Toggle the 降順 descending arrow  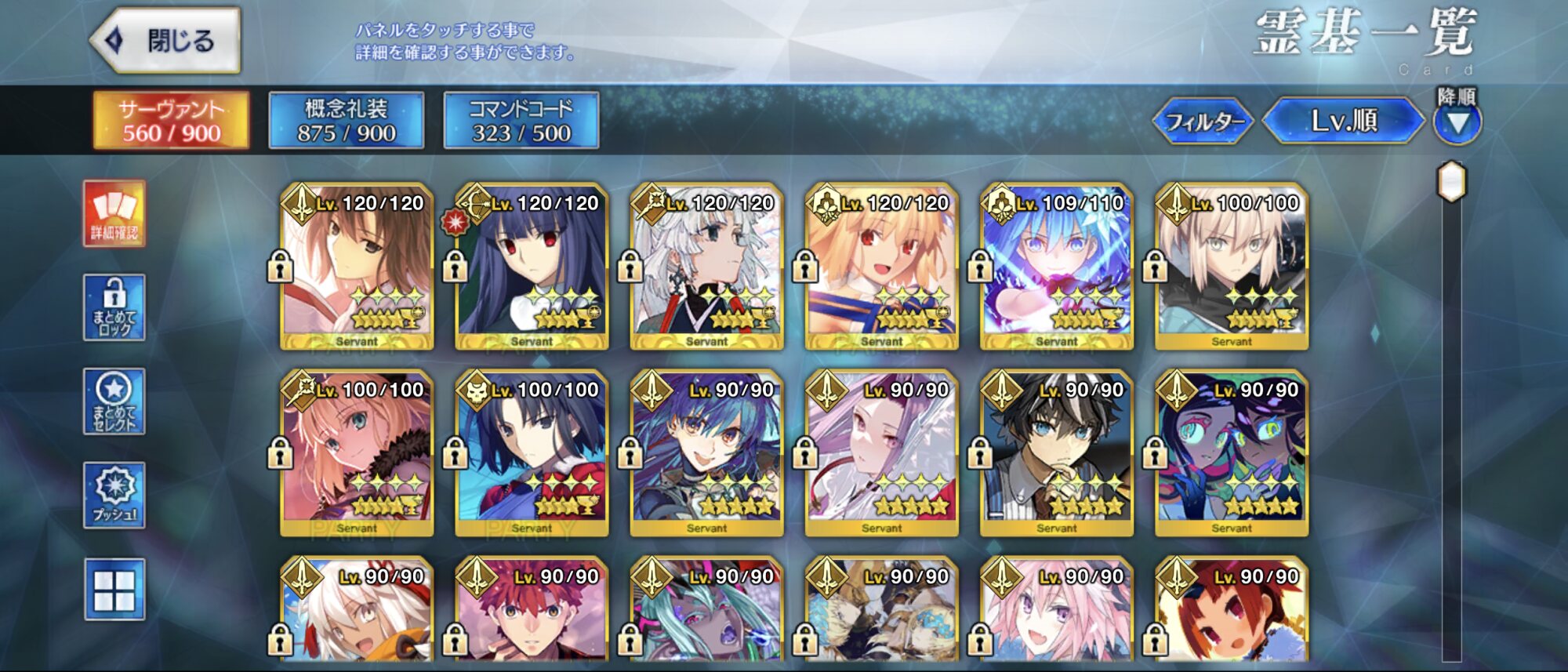1457,122
